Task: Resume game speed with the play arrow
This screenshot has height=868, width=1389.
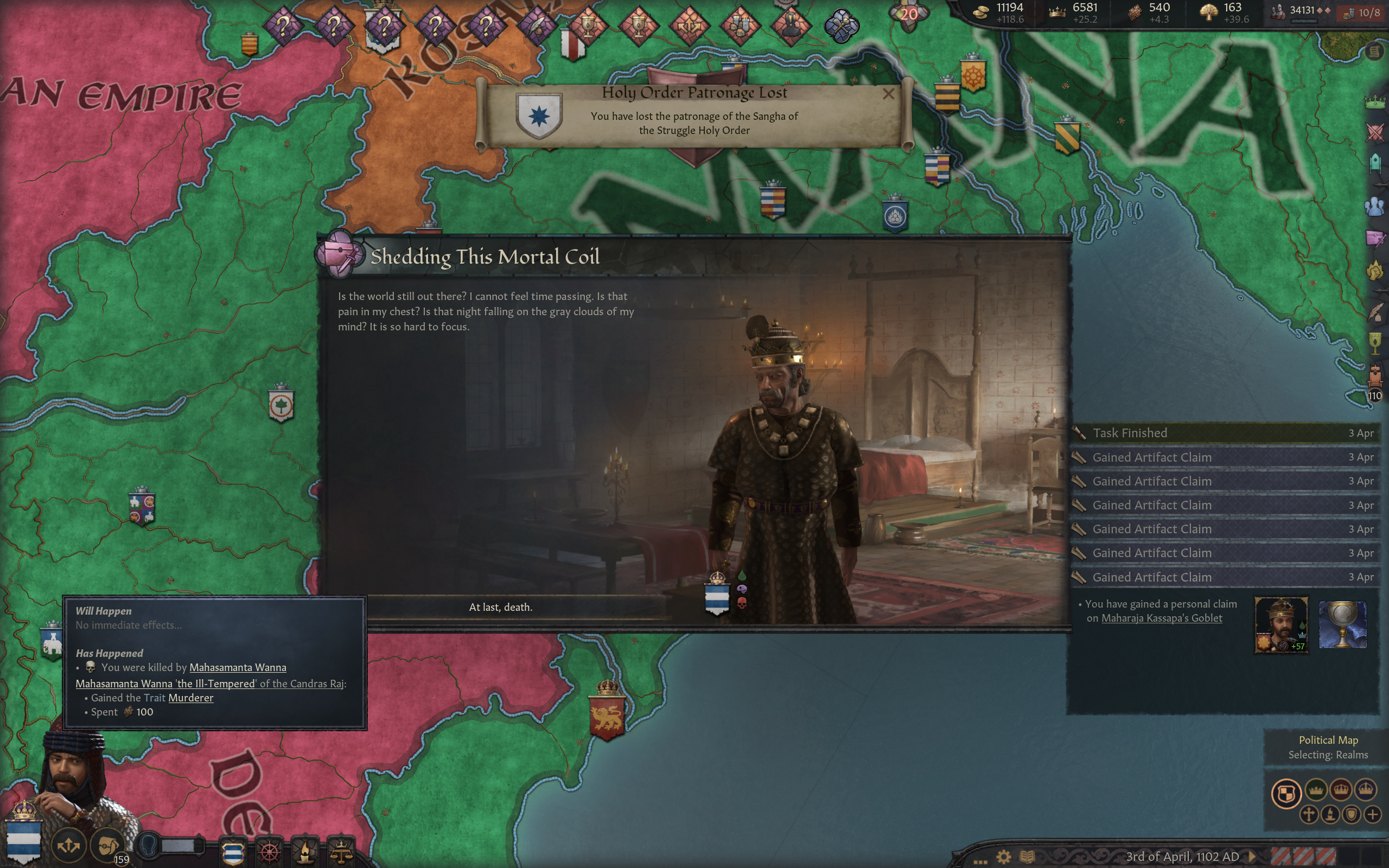Action: coord(1253,857)
